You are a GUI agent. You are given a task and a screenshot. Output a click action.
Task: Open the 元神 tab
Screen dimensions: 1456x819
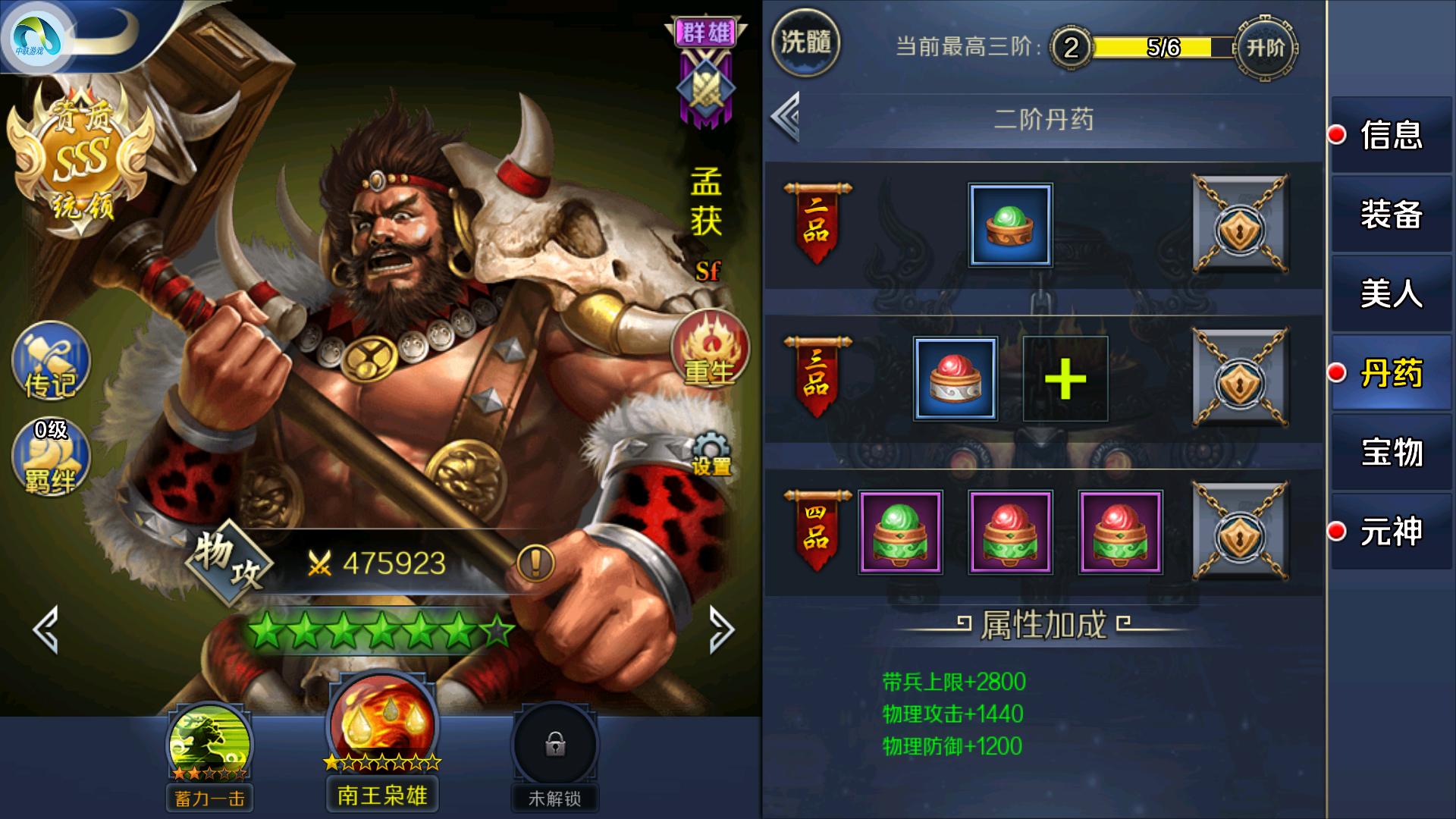[1392, 532]
